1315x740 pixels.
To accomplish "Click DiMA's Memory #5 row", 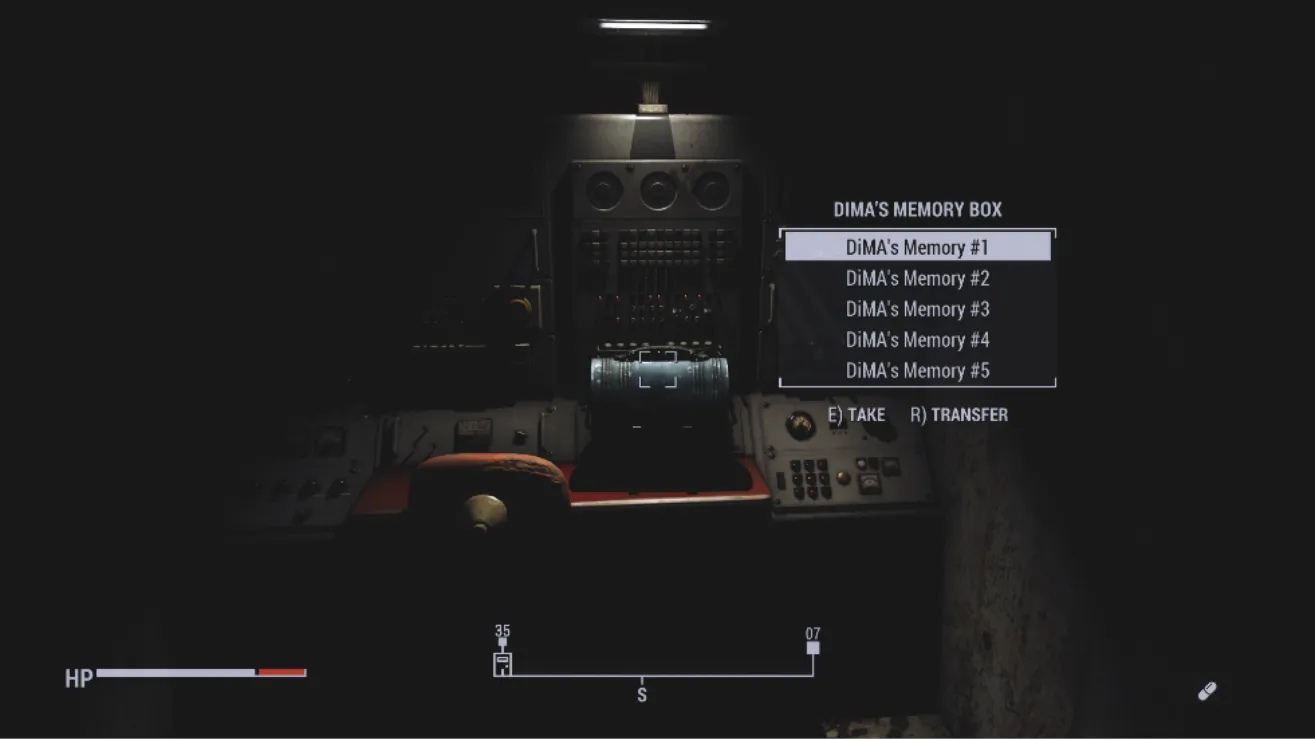I will tap(917, 371).
